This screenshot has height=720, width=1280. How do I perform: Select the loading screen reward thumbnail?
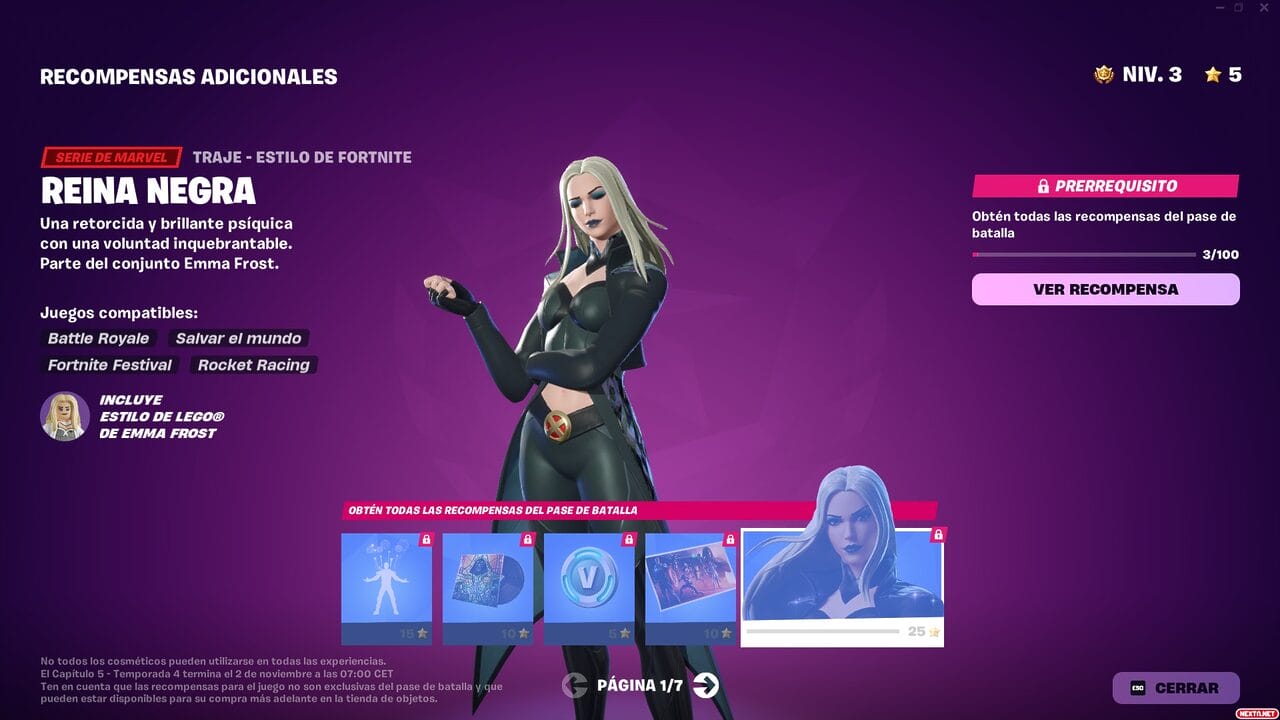click(x=690, y=578)
